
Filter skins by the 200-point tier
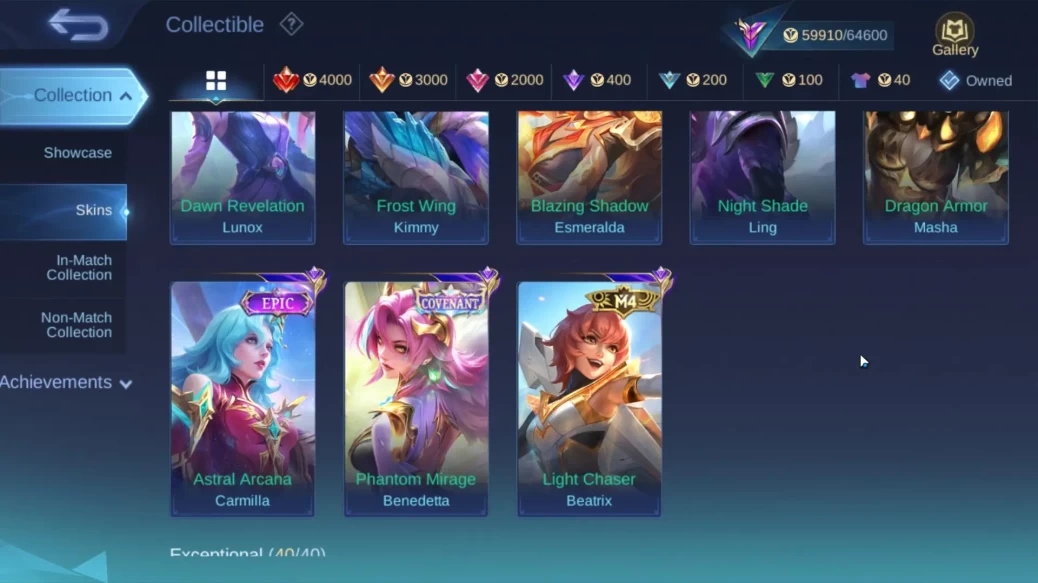[x=693, y=80]
